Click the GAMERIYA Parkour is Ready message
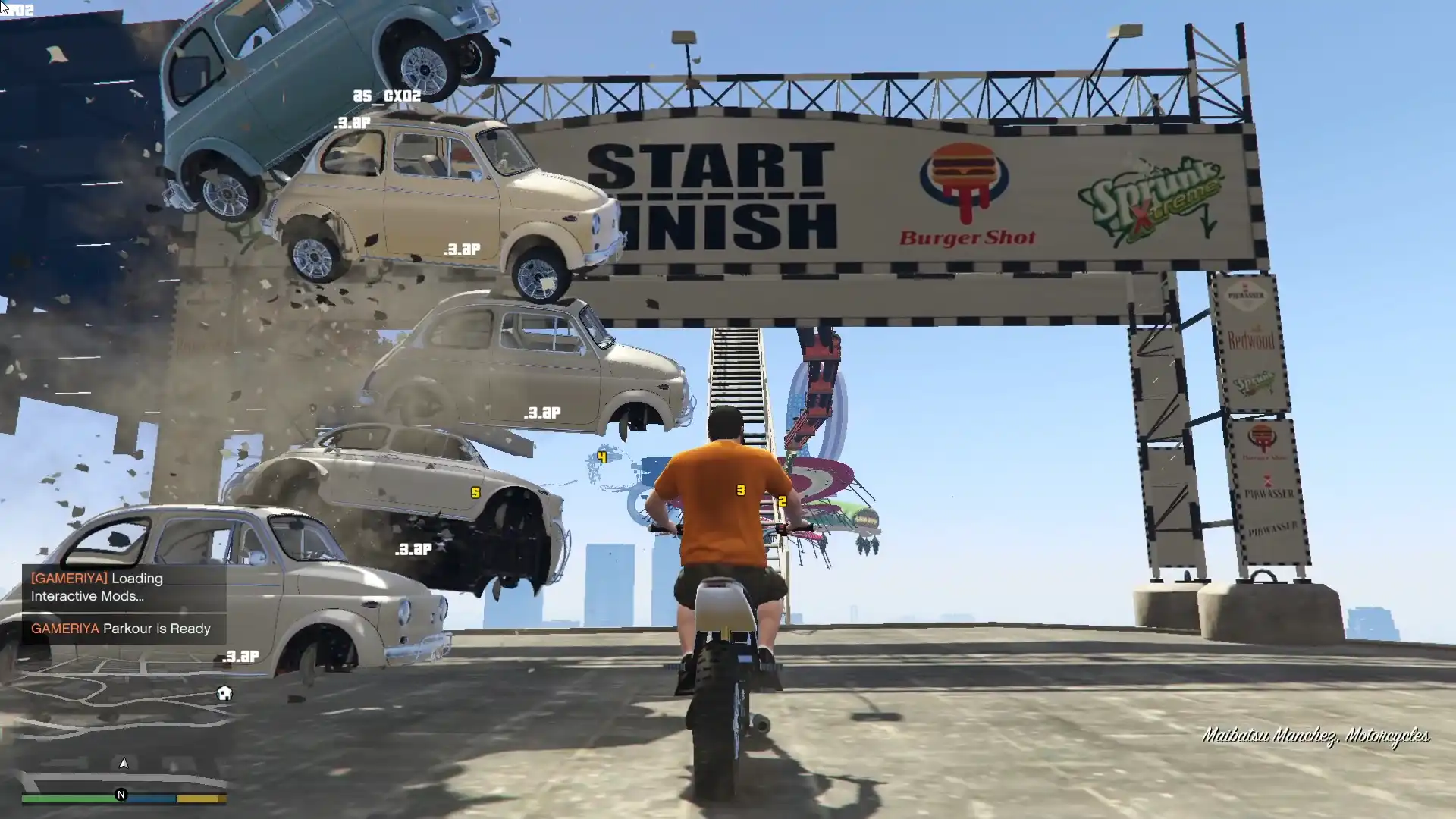Screen dimensions: 1456x819 121,629
